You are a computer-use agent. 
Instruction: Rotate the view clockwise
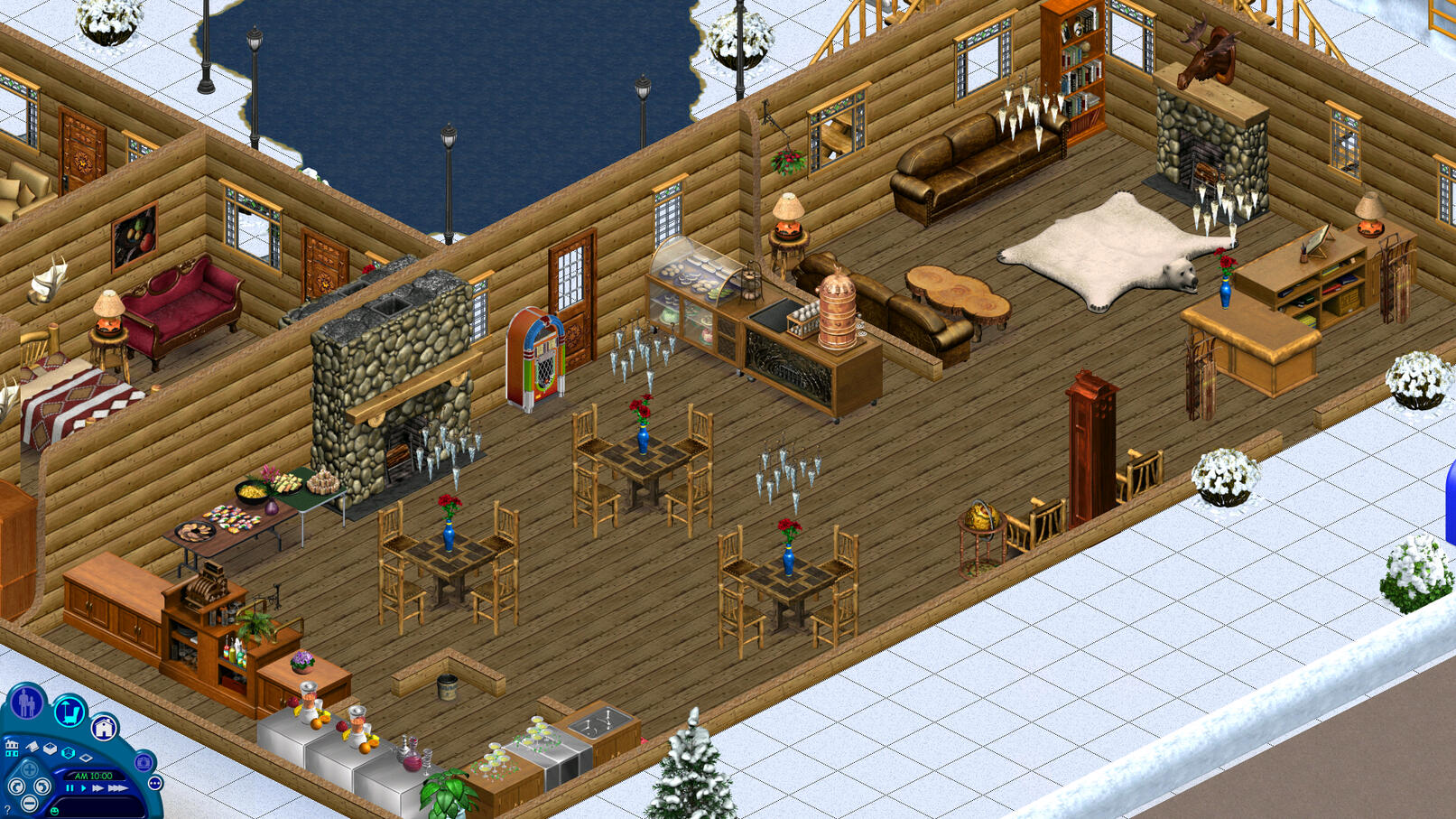pos(42,786)
